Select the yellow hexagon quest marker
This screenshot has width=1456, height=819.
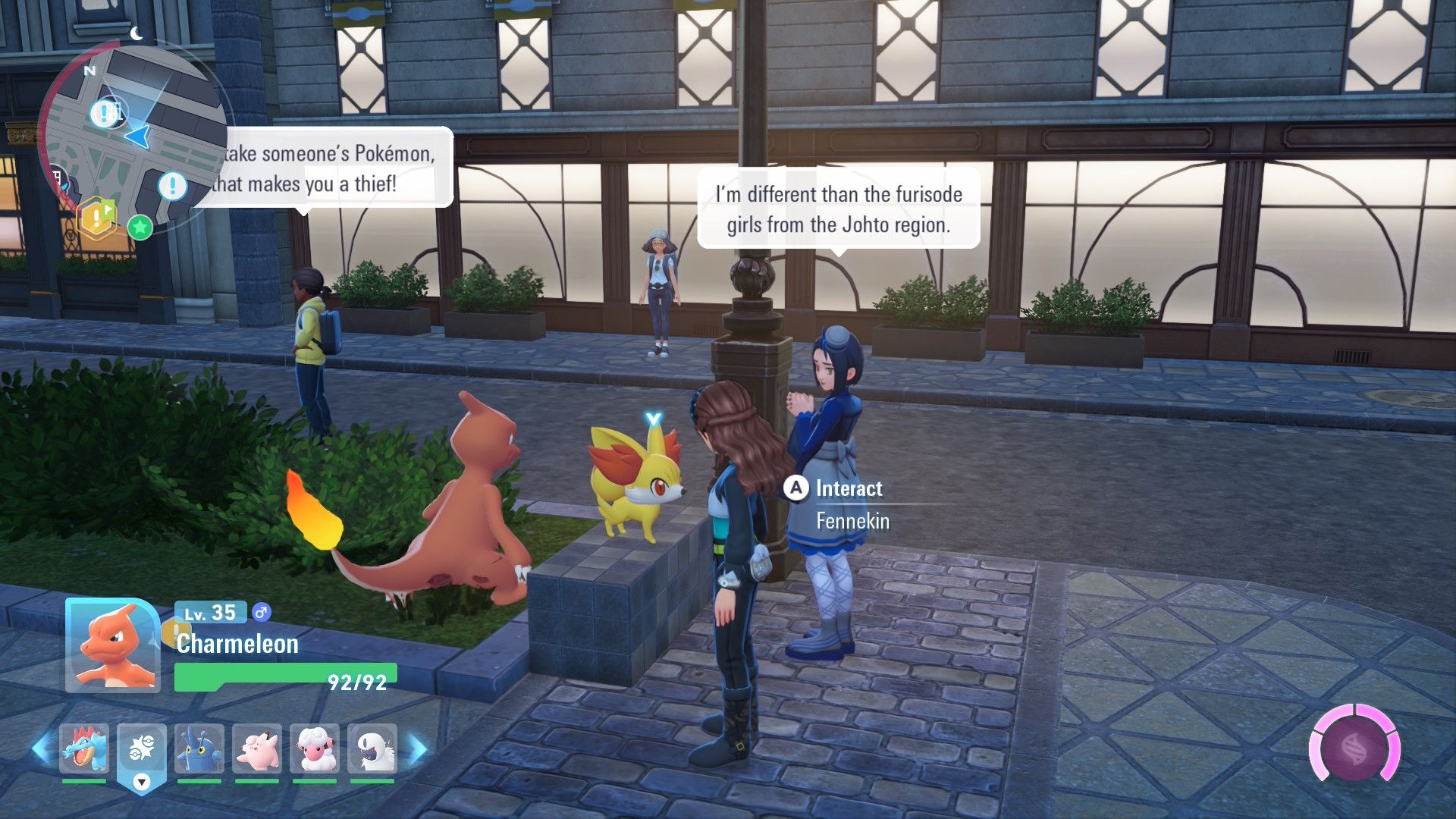[98, 218]
